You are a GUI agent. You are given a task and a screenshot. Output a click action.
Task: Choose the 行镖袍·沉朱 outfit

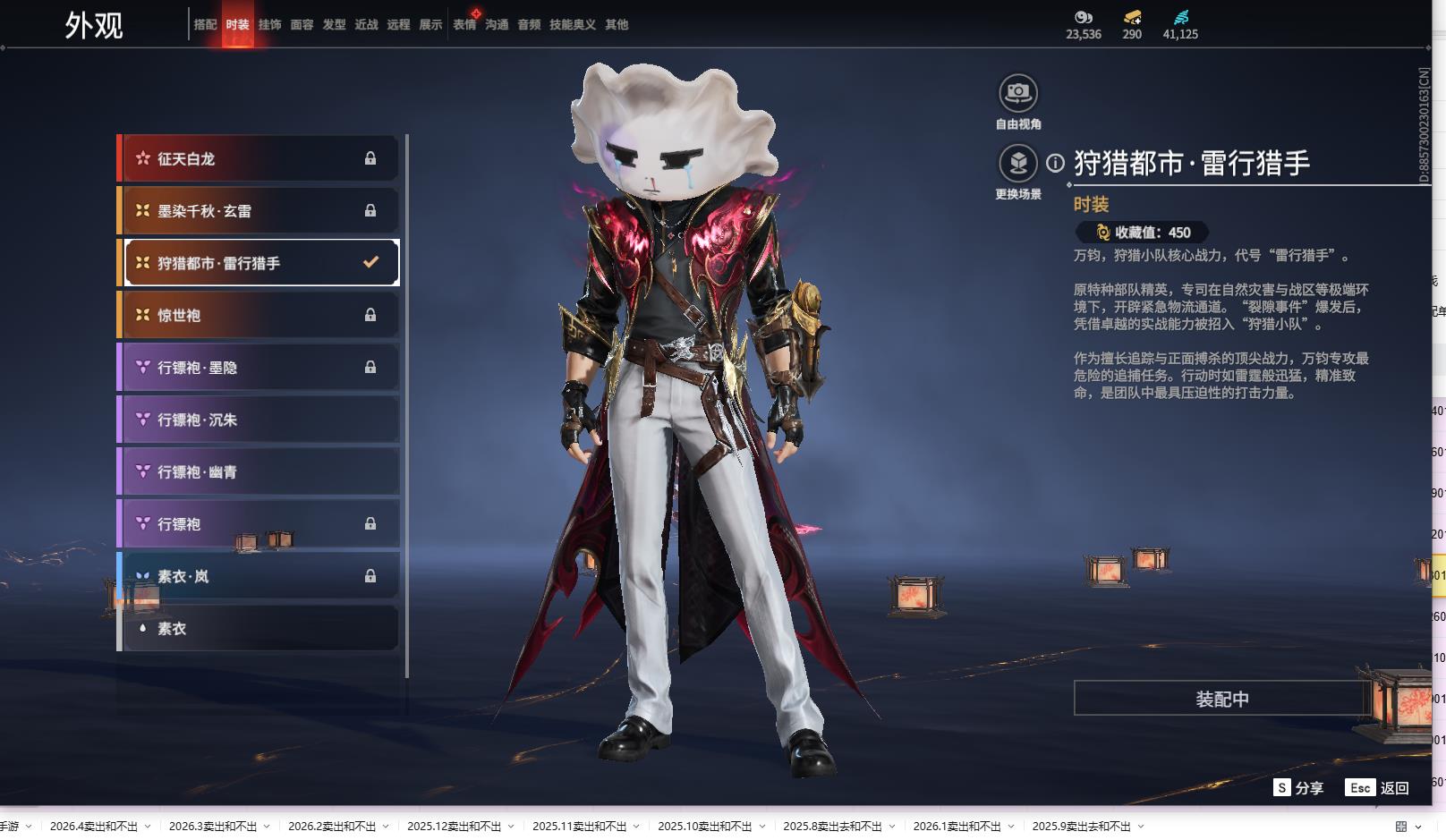click(x=259, y=420)
